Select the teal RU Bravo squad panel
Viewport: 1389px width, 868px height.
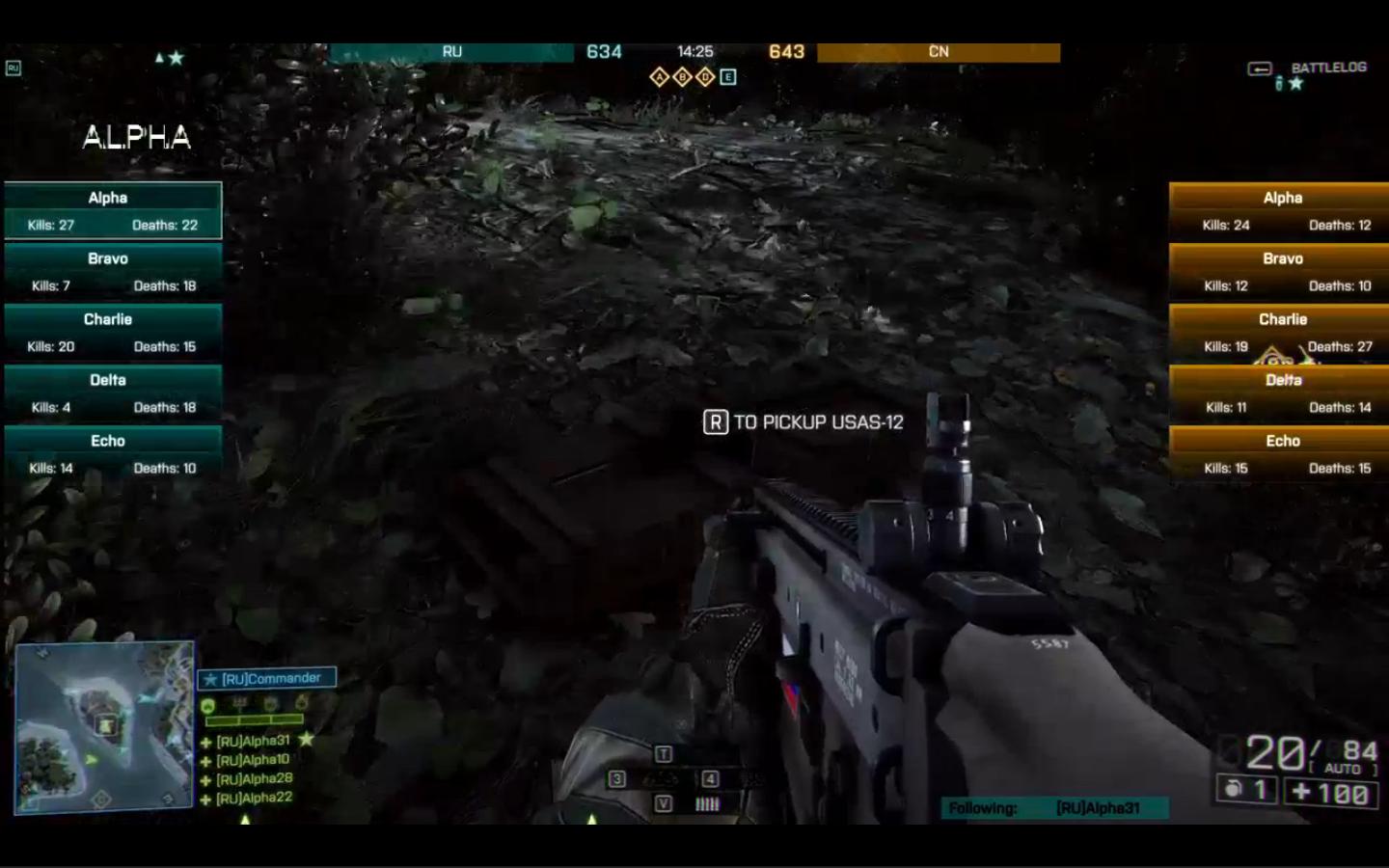click(113, 271)
